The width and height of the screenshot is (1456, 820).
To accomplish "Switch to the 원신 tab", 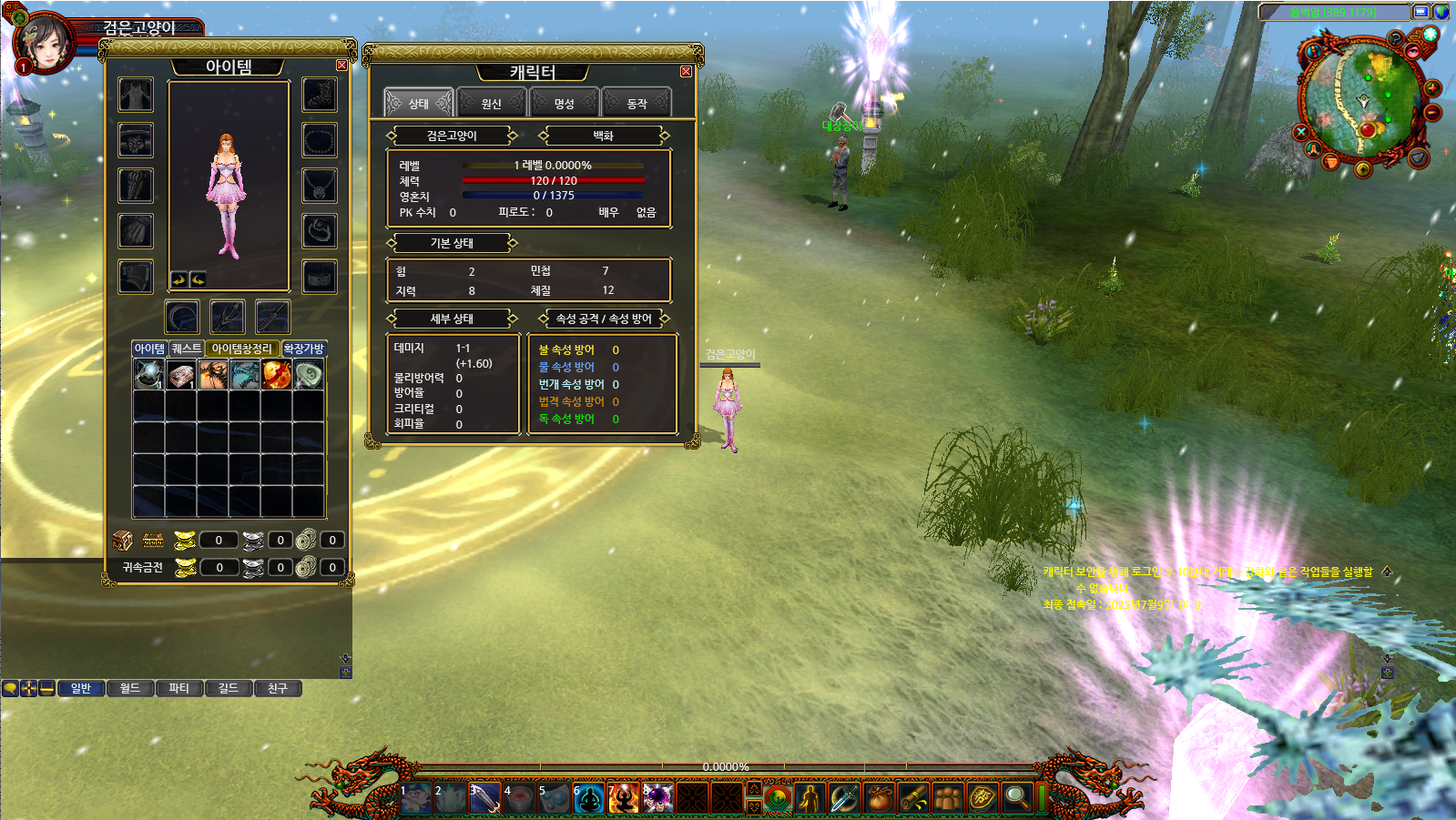I will (x=492, y=104).
